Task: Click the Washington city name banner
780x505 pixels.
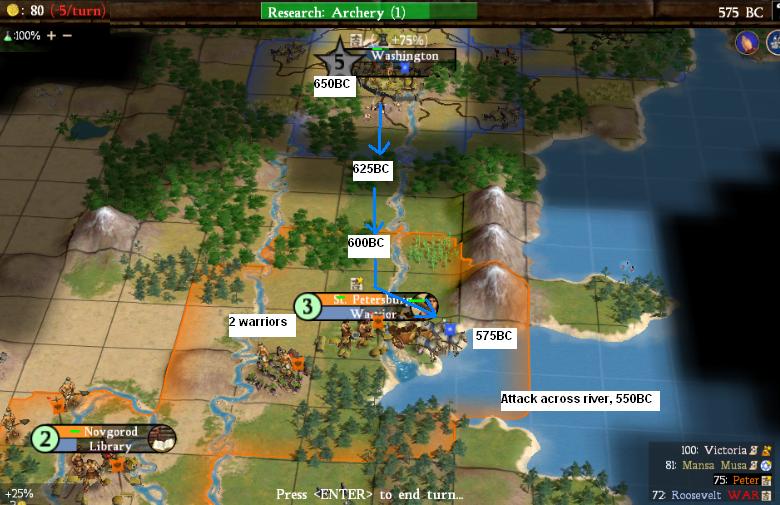Action: coord(404,57)
